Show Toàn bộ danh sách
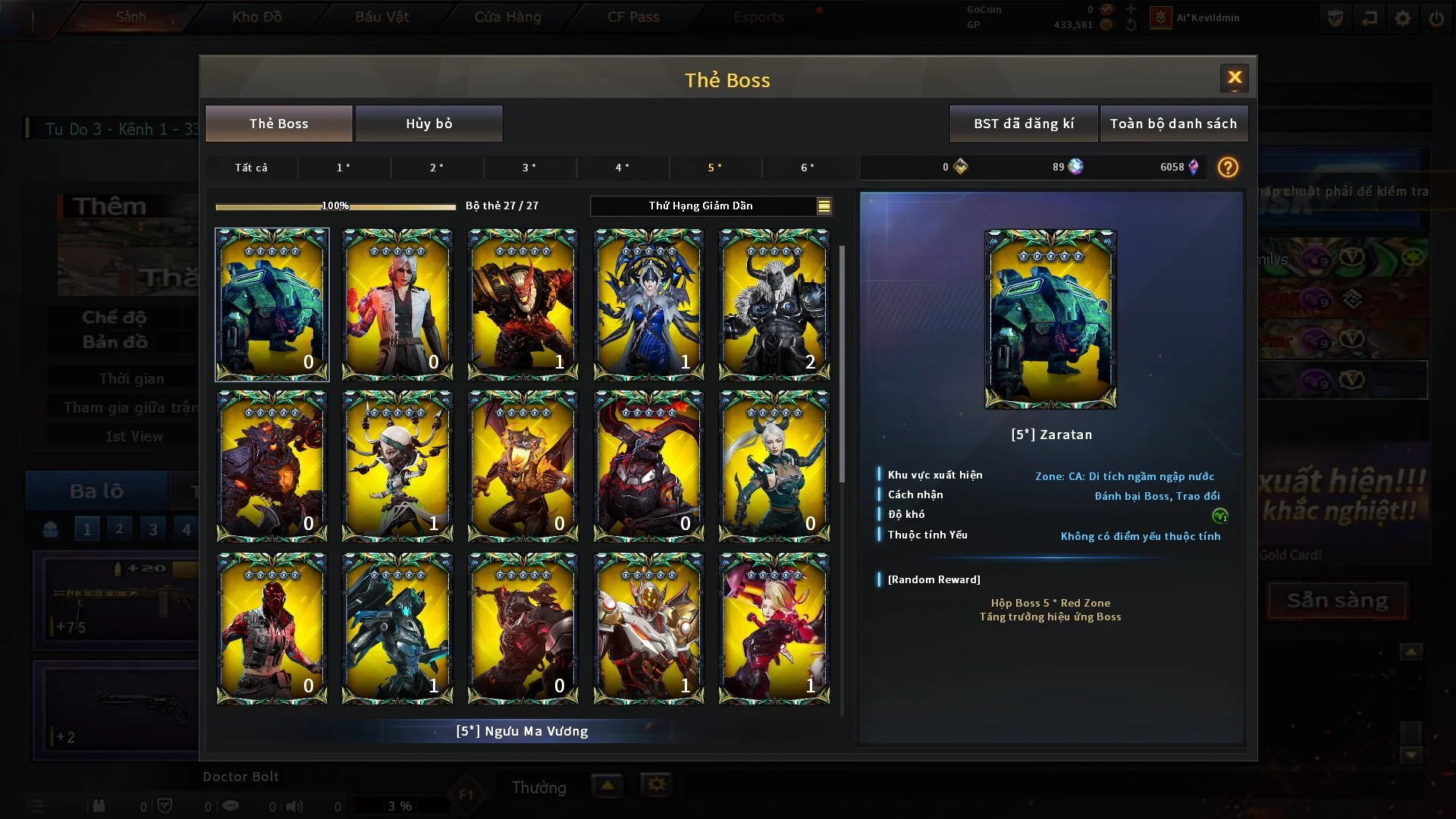Image resolution: width=1456 pixels, height=819 pixels. point(1172,124)
